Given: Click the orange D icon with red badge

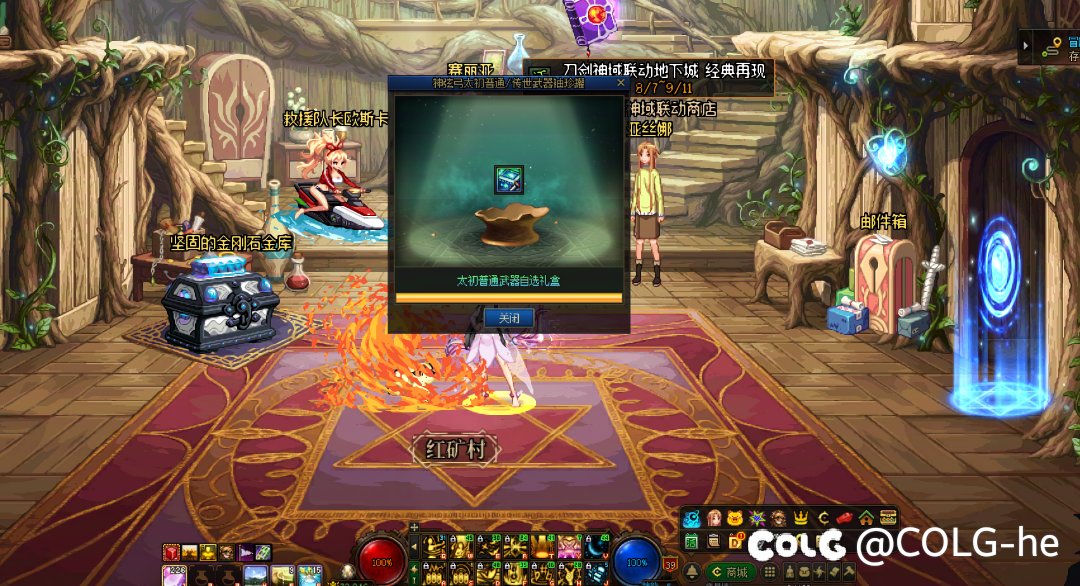Looking at the screenshot, I should pos(736,541).
